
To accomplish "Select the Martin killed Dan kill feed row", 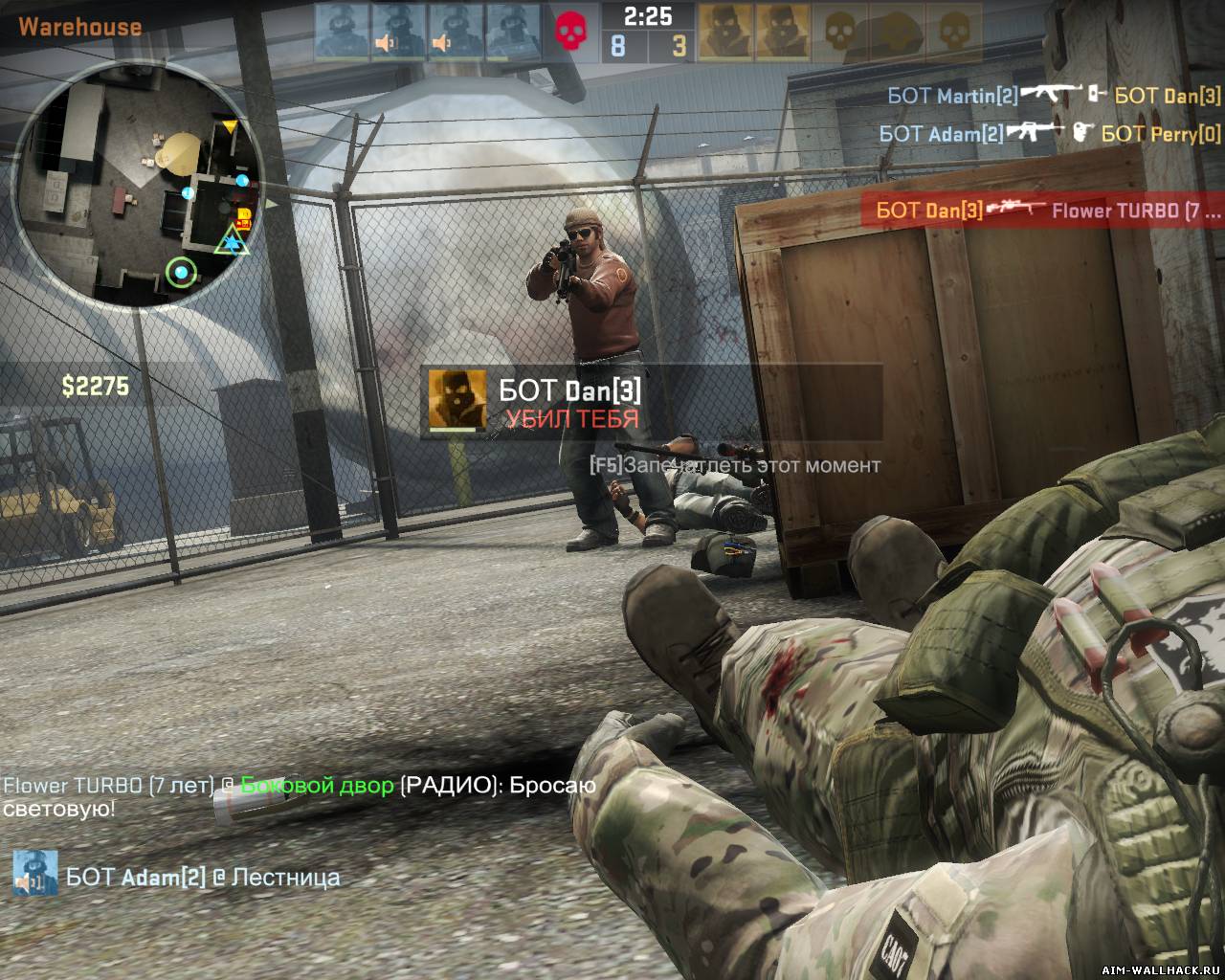I will (1054, 95).
